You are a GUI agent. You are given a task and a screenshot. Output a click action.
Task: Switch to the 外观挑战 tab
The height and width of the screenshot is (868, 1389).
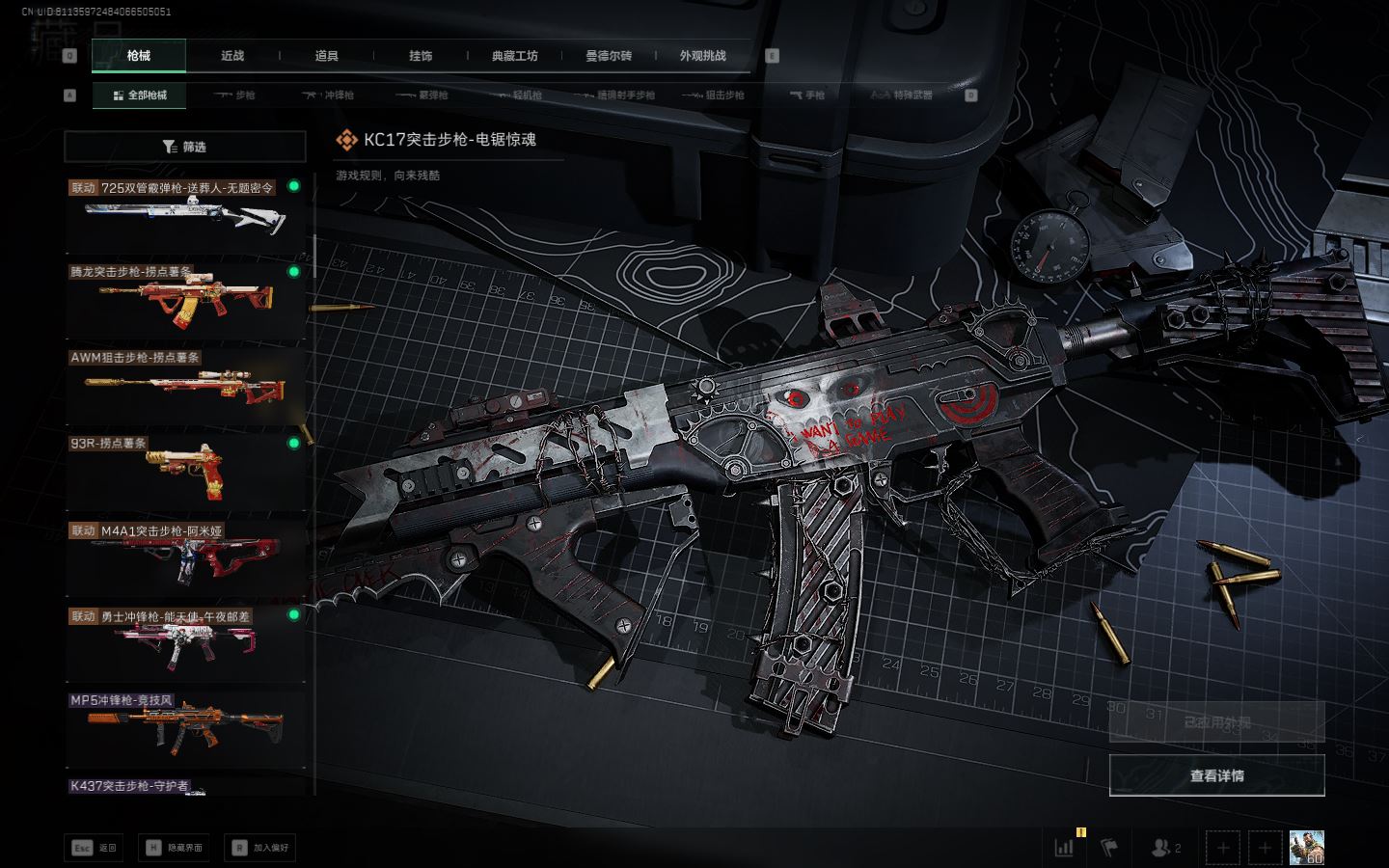tap(702, 56)
